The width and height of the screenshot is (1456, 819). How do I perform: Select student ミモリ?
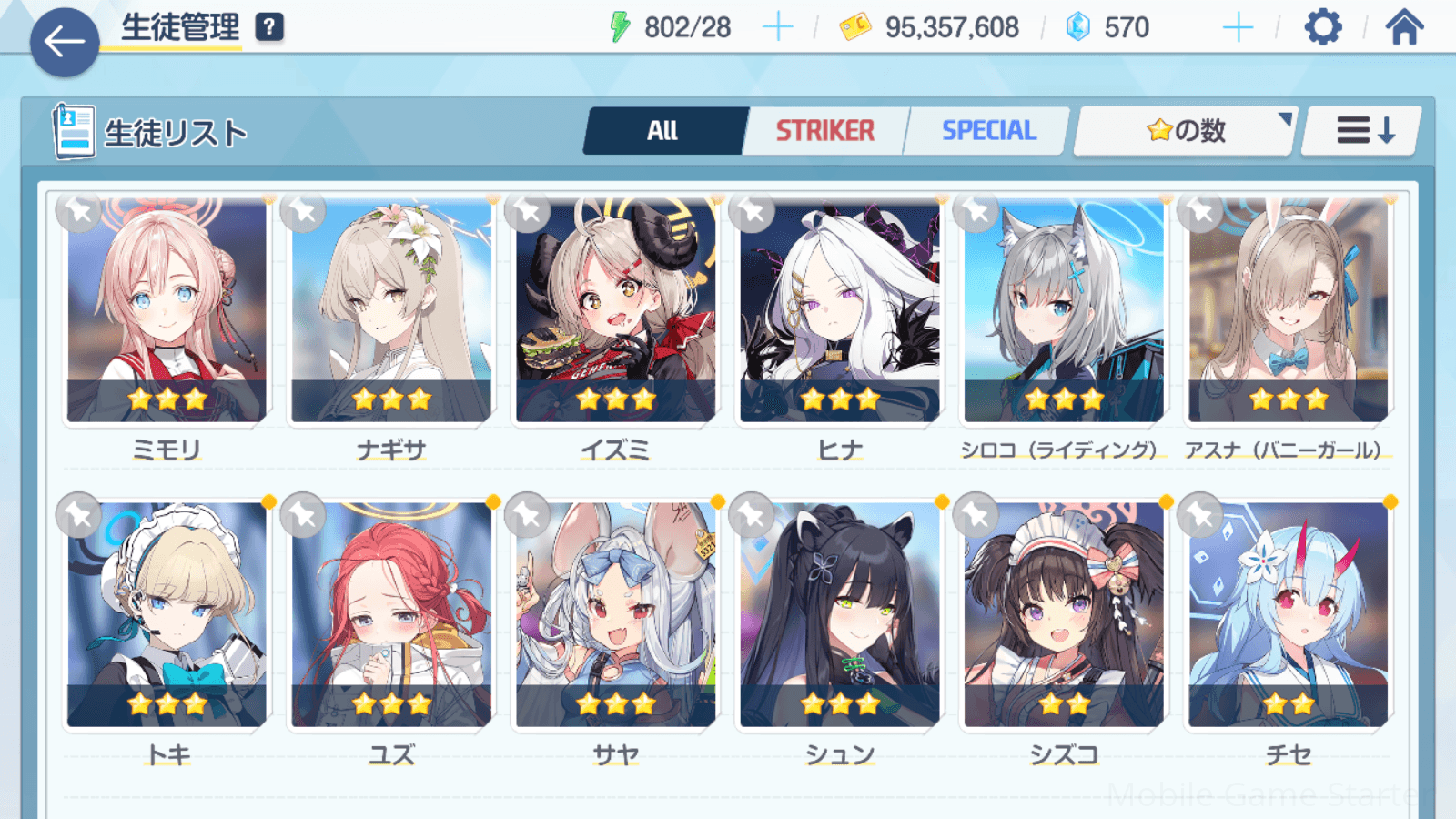pyautogui.click(x=167, y=311)
